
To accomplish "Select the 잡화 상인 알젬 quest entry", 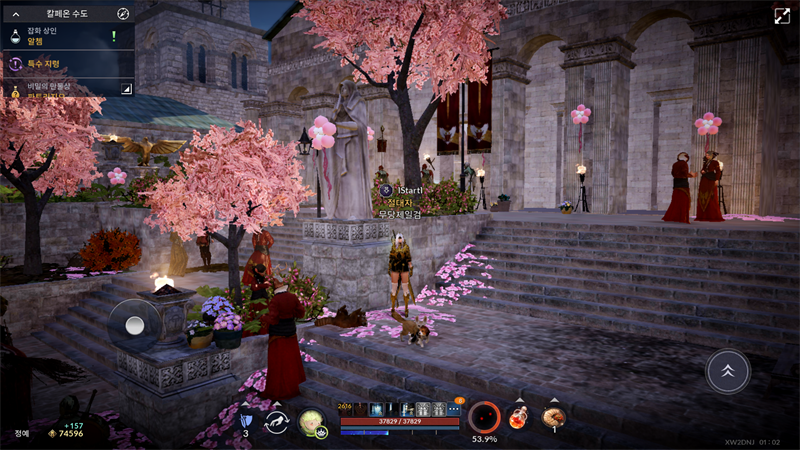I will (x=60, y=37).
